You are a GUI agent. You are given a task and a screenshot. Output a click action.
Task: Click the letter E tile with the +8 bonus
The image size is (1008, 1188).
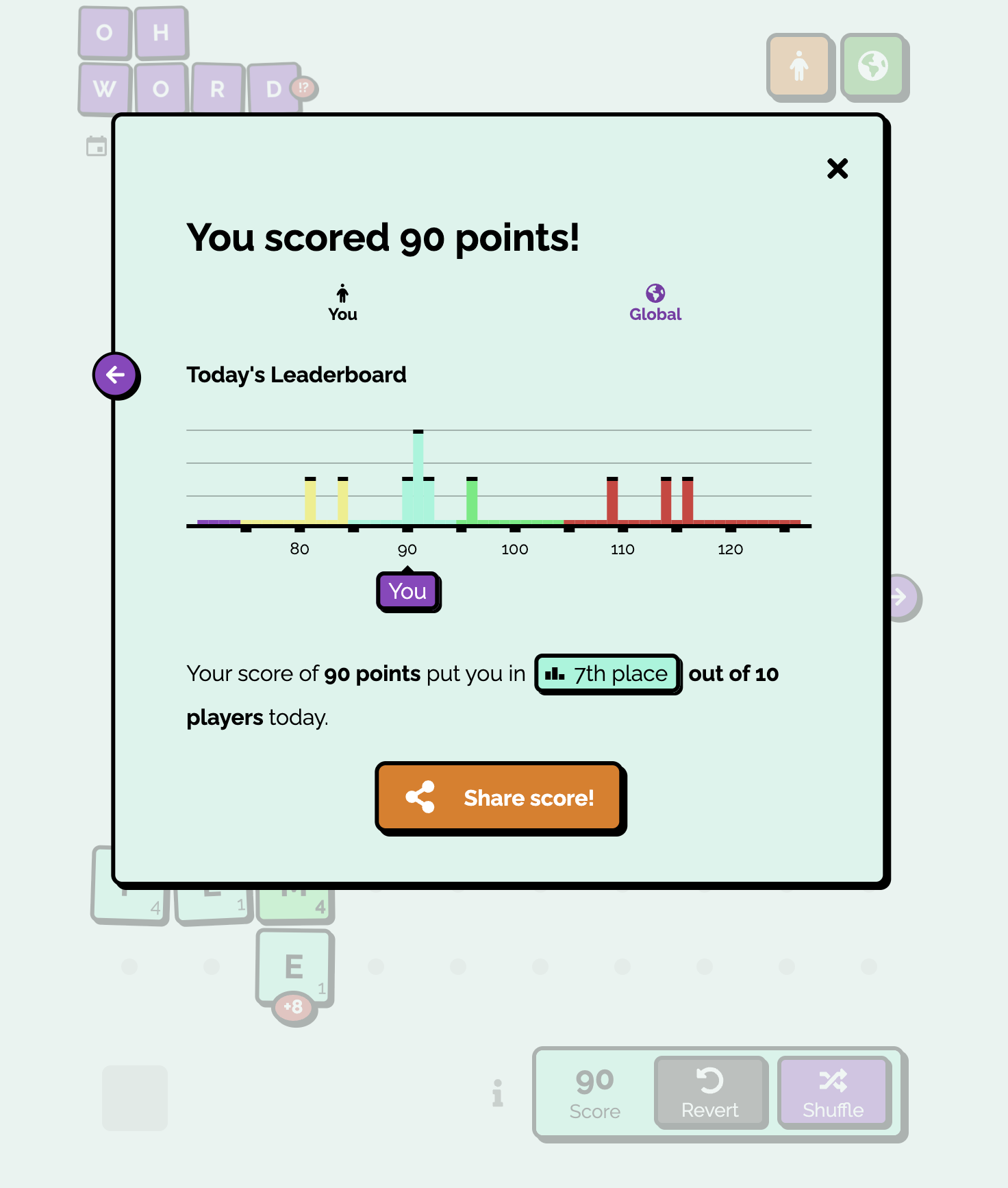tap(294, 965)
